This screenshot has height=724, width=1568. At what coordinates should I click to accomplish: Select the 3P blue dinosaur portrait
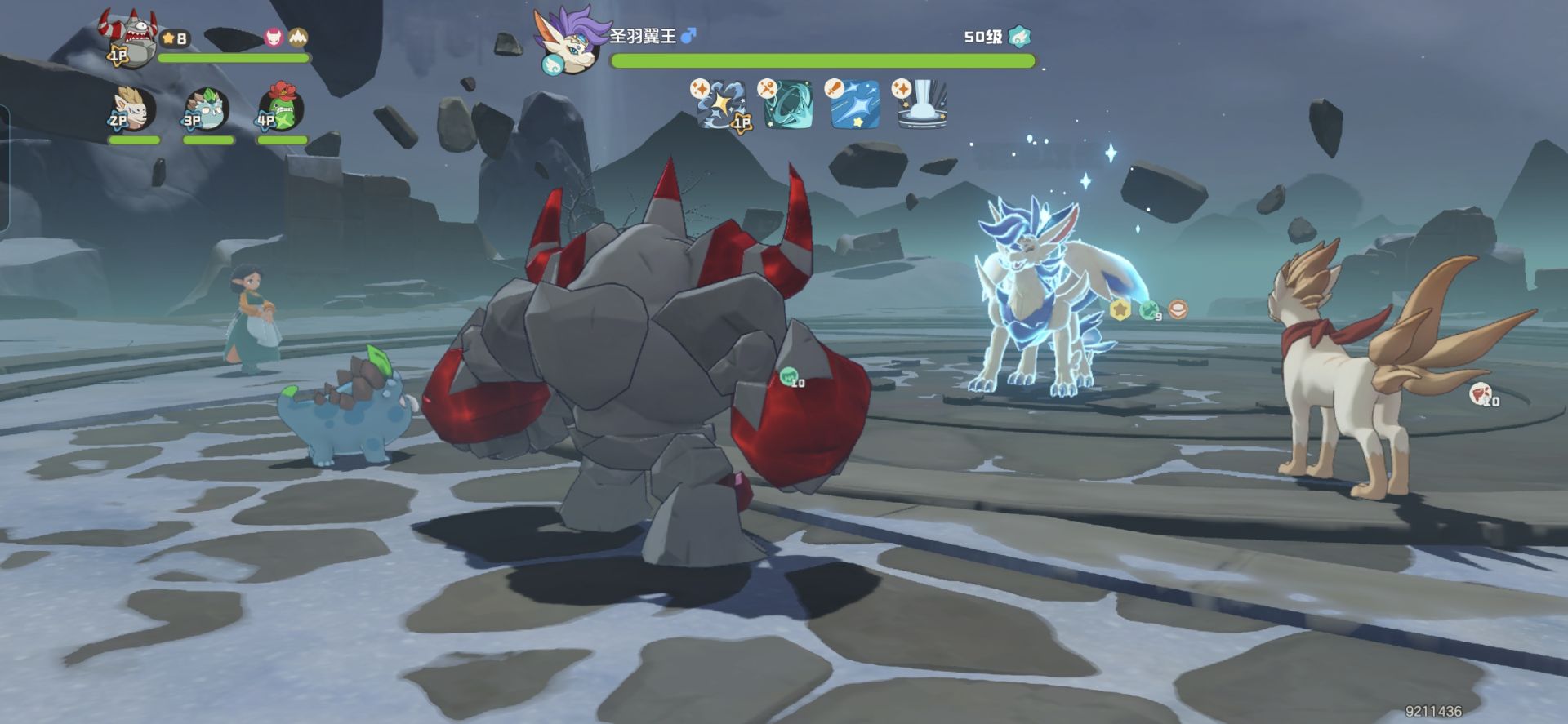point(206,109)
